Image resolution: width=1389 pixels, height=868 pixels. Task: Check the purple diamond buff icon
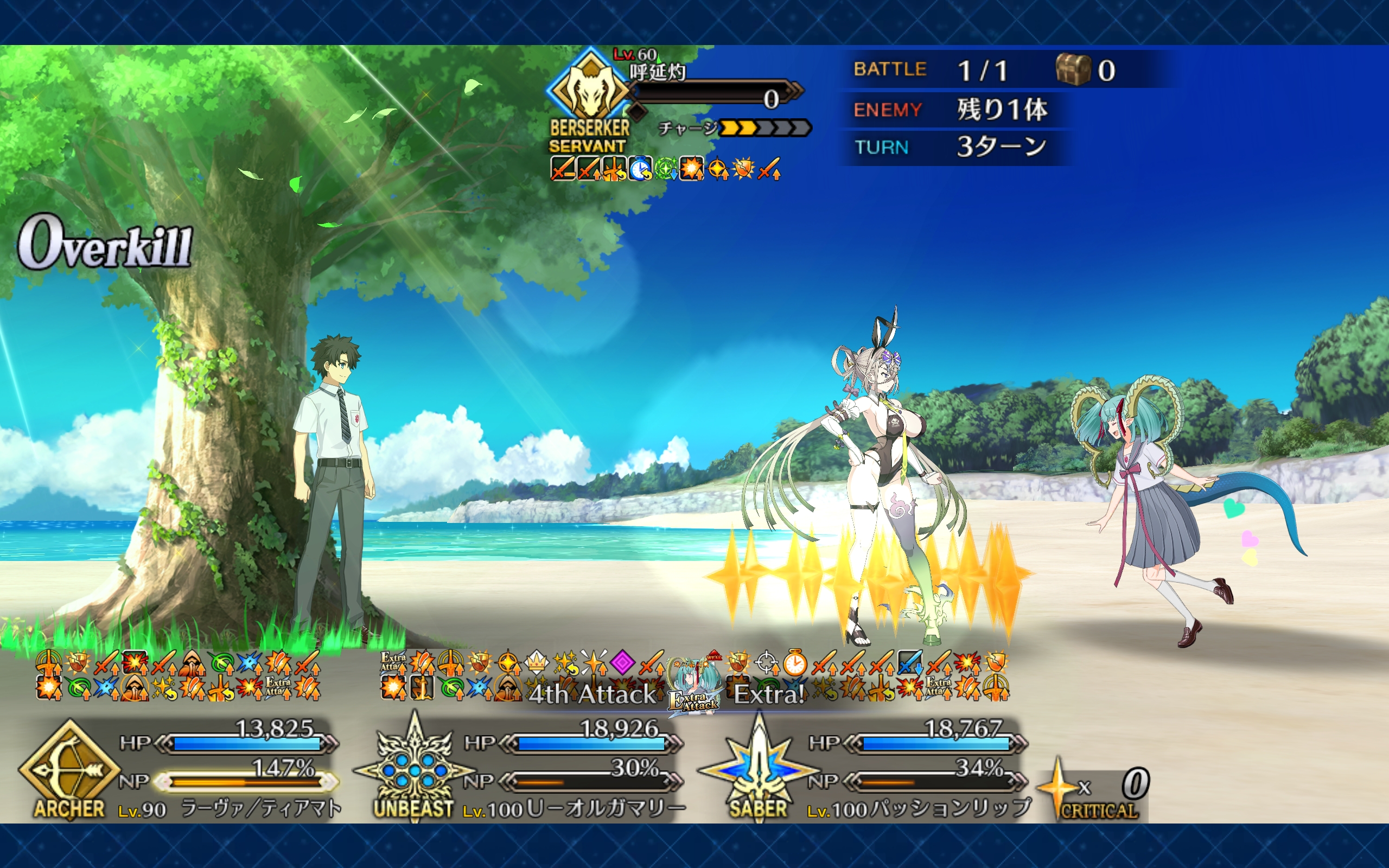click(622, 663)
